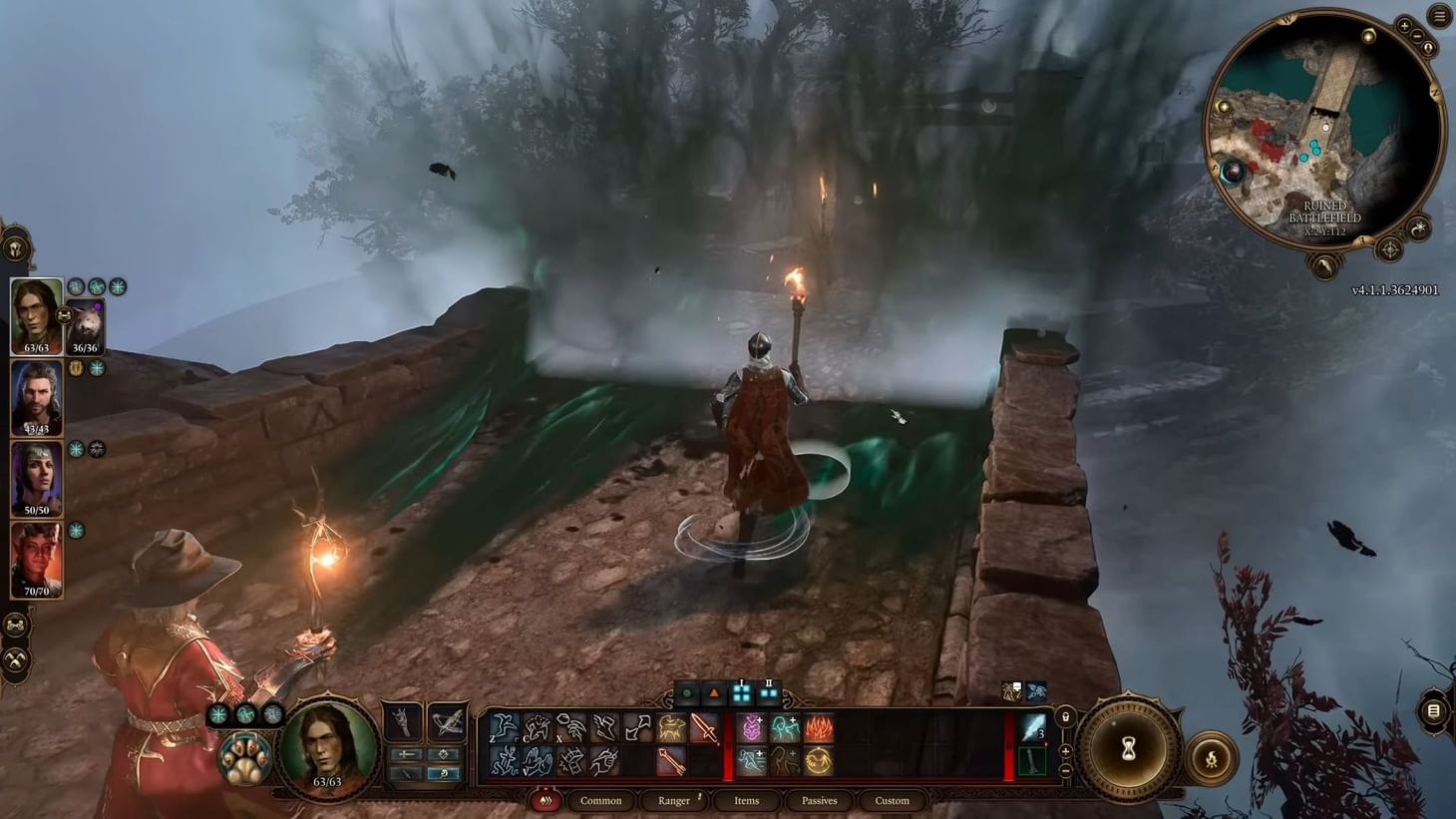The width and height of the screenshot is (1456, 819).
Task: Click the campfire Long Rest icon
Action: click(1212, 758)
